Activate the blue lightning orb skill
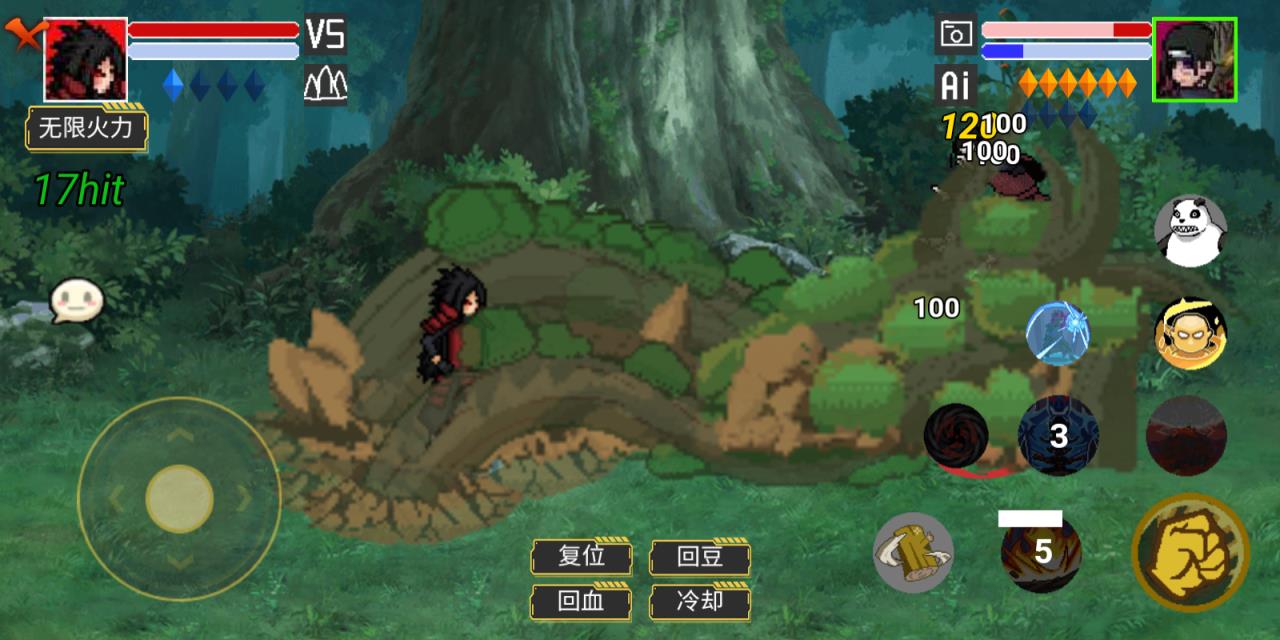 tap(1057, 333)
